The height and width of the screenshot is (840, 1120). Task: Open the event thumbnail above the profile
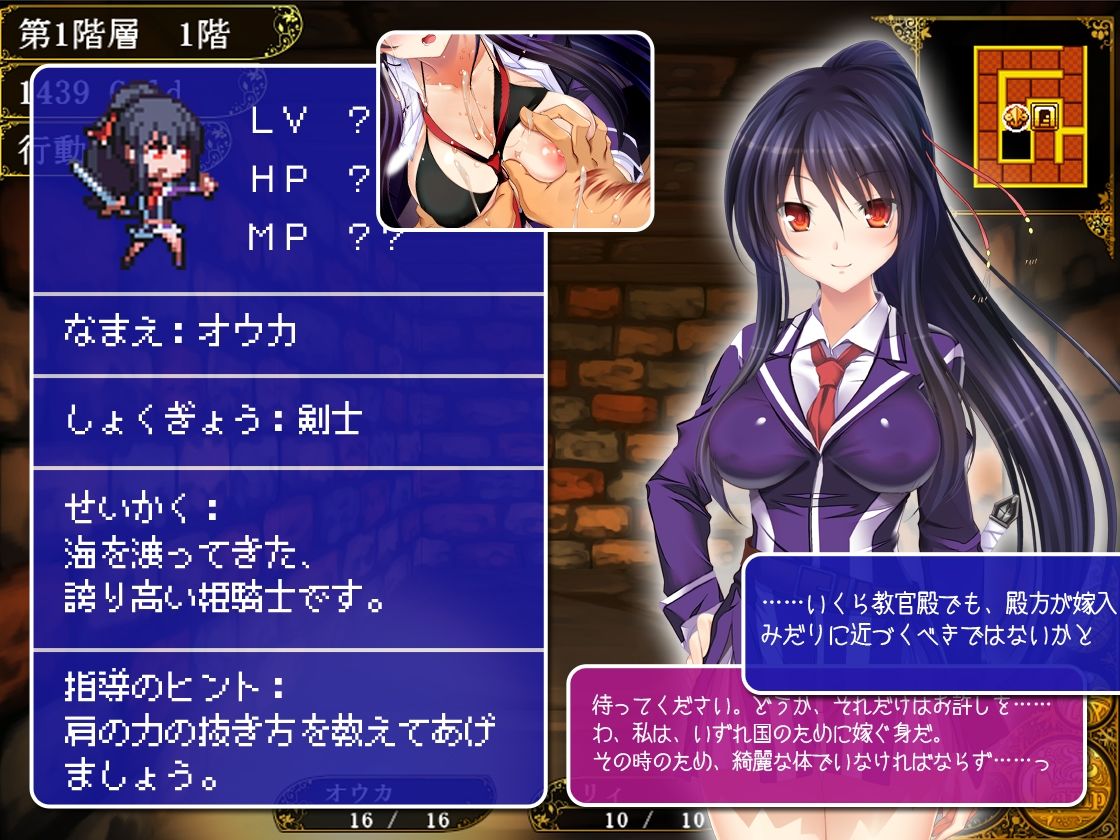pos(515,130)
